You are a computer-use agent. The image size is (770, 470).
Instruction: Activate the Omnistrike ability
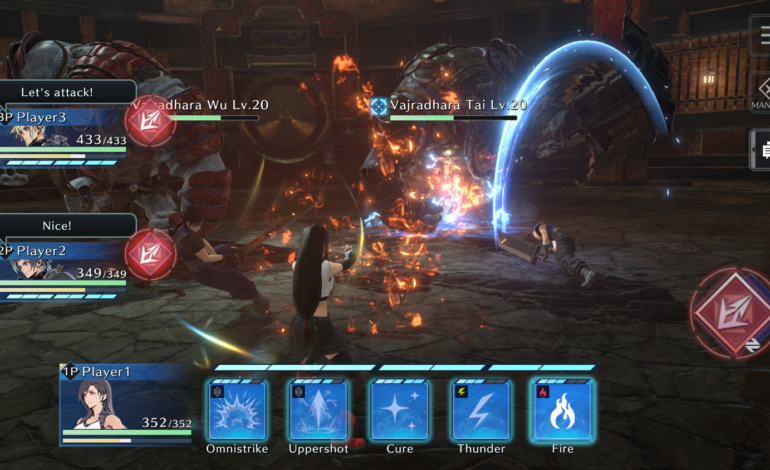238,410
